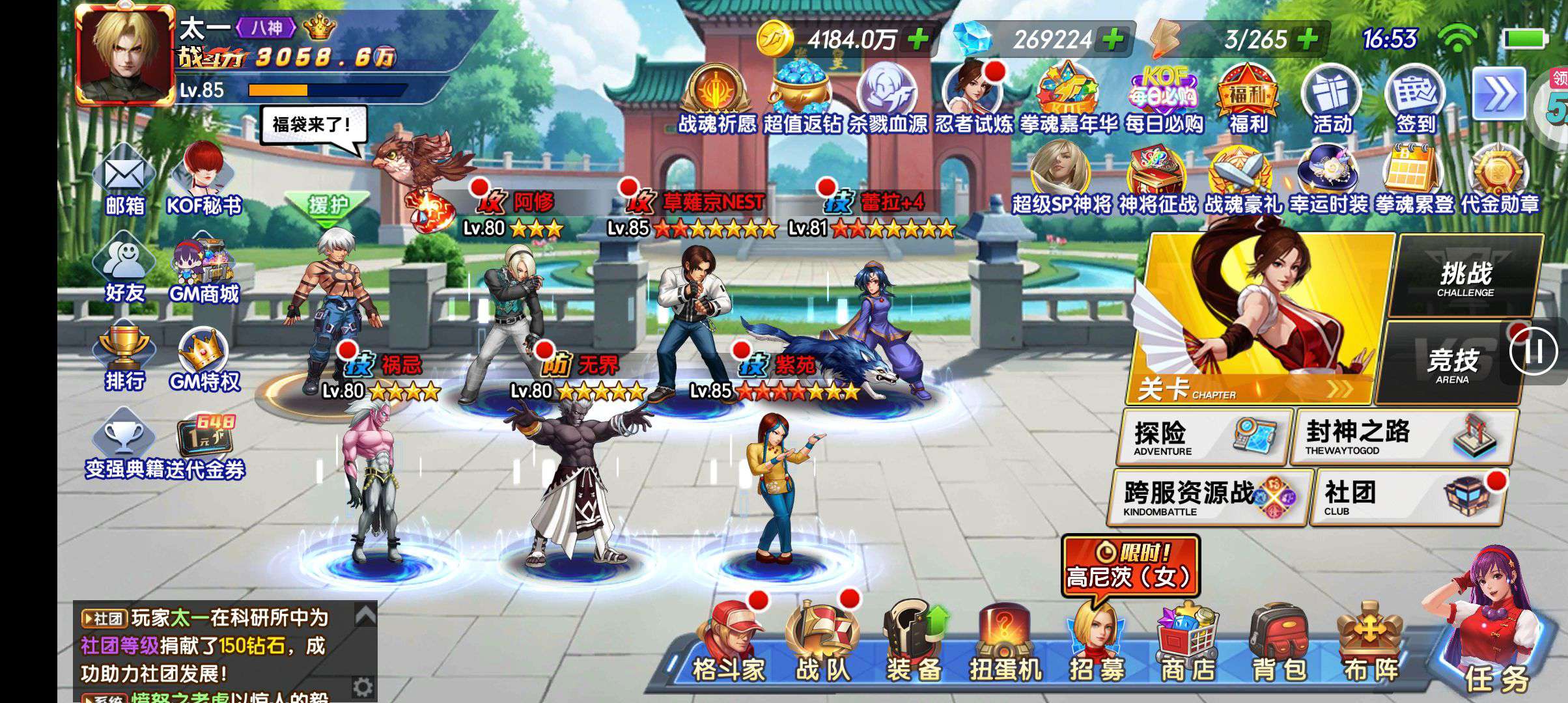Open the 装备 equipment menu

click(913, 644)
